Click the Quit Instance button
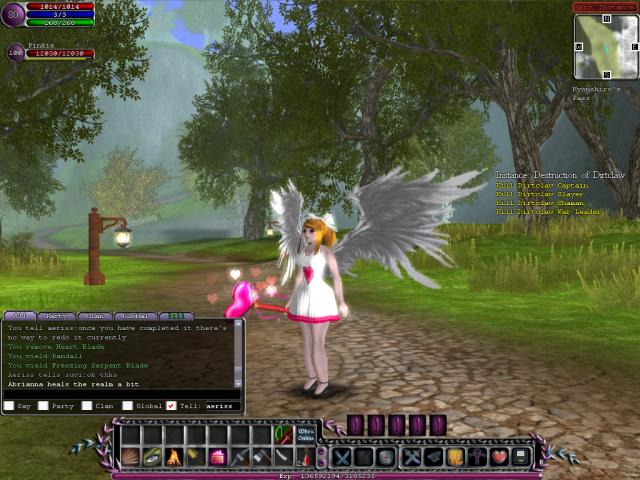 coord(604,6)
